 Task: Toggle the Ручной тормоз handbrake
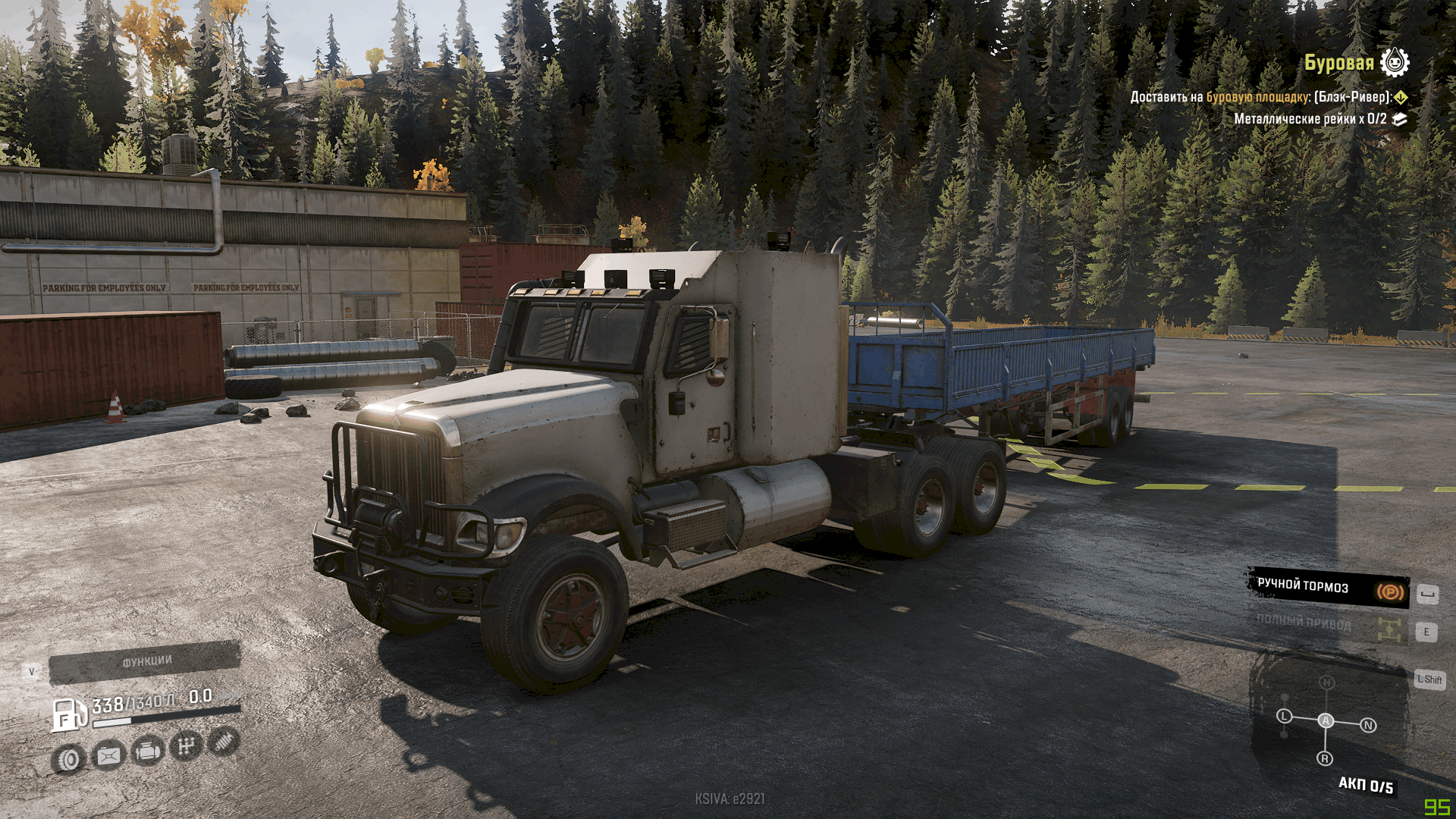coord(1329,588)
